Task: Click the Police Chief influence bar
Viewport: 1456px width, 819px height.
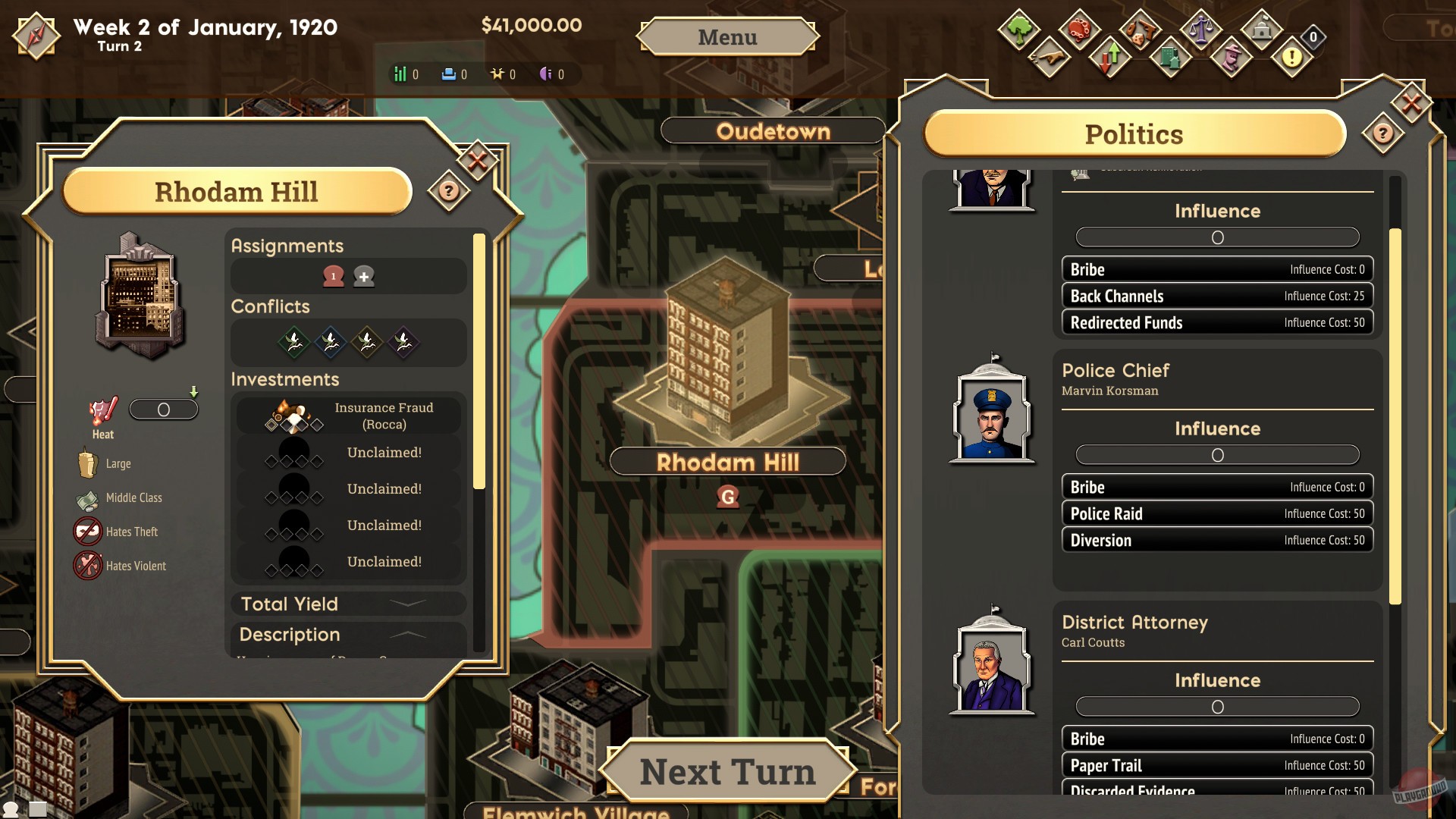Action: point(1216,455)
